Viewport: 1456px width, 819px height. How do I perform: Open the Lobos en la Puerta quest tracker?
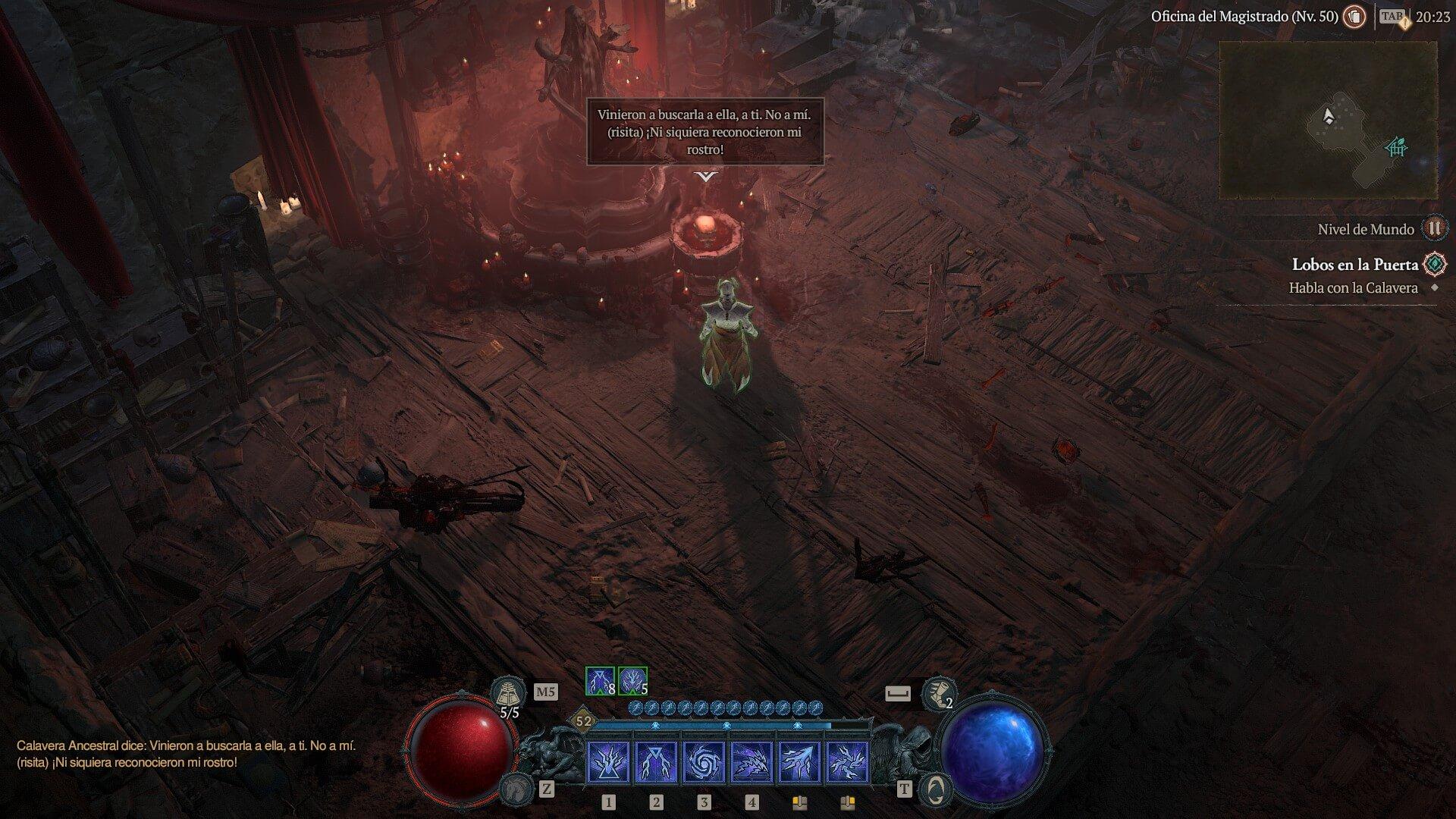pos(1354,265)
